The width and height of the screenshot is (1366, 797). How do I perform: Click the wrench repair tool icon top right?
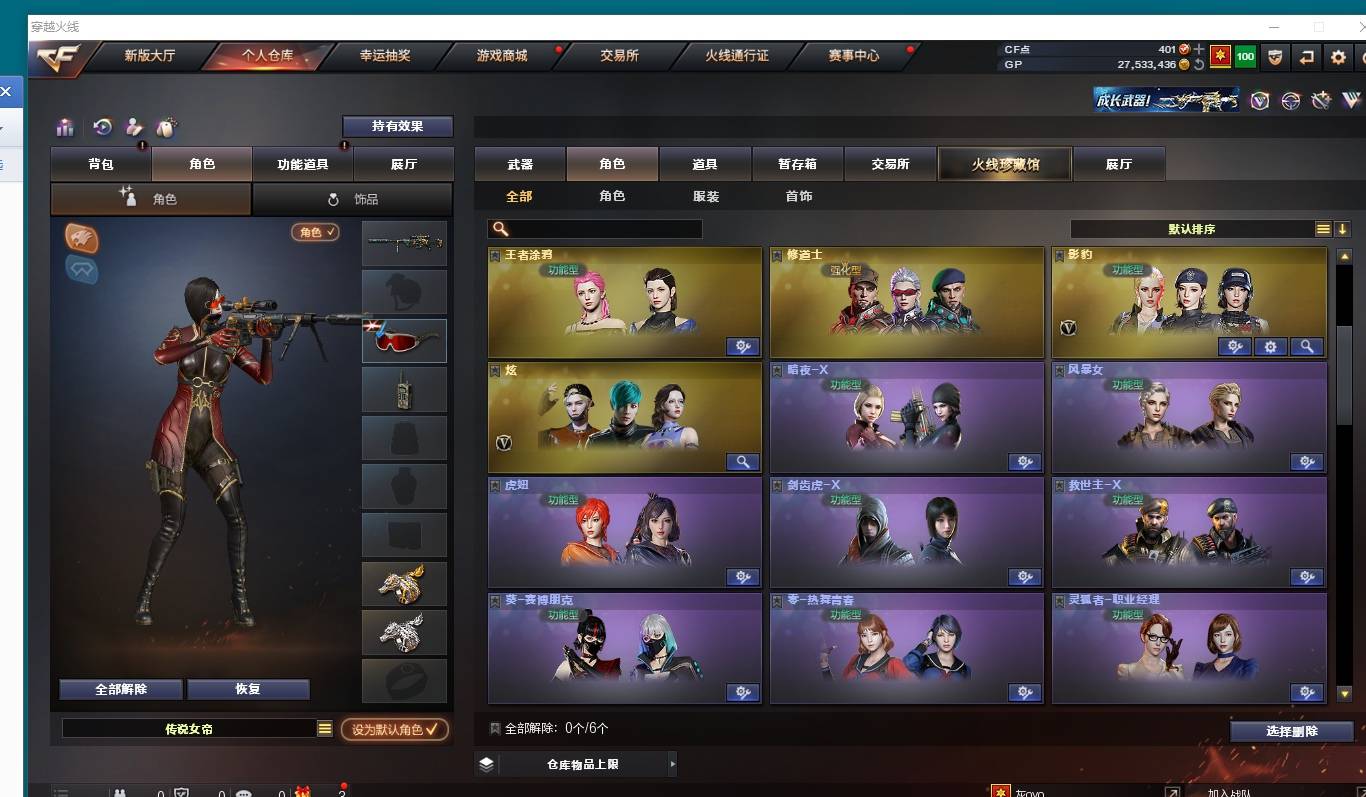click(1322, 100)
